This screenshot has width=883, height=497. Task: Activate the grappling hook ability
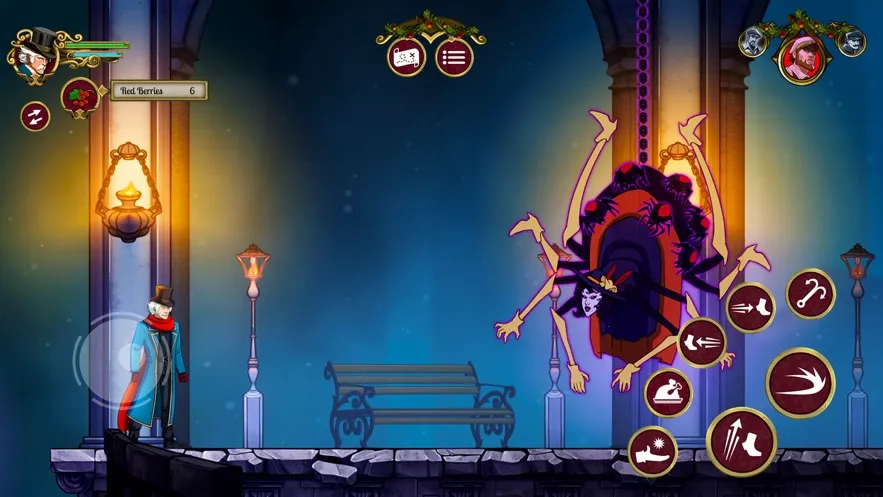pyautogui.click(x=810, y=294)
